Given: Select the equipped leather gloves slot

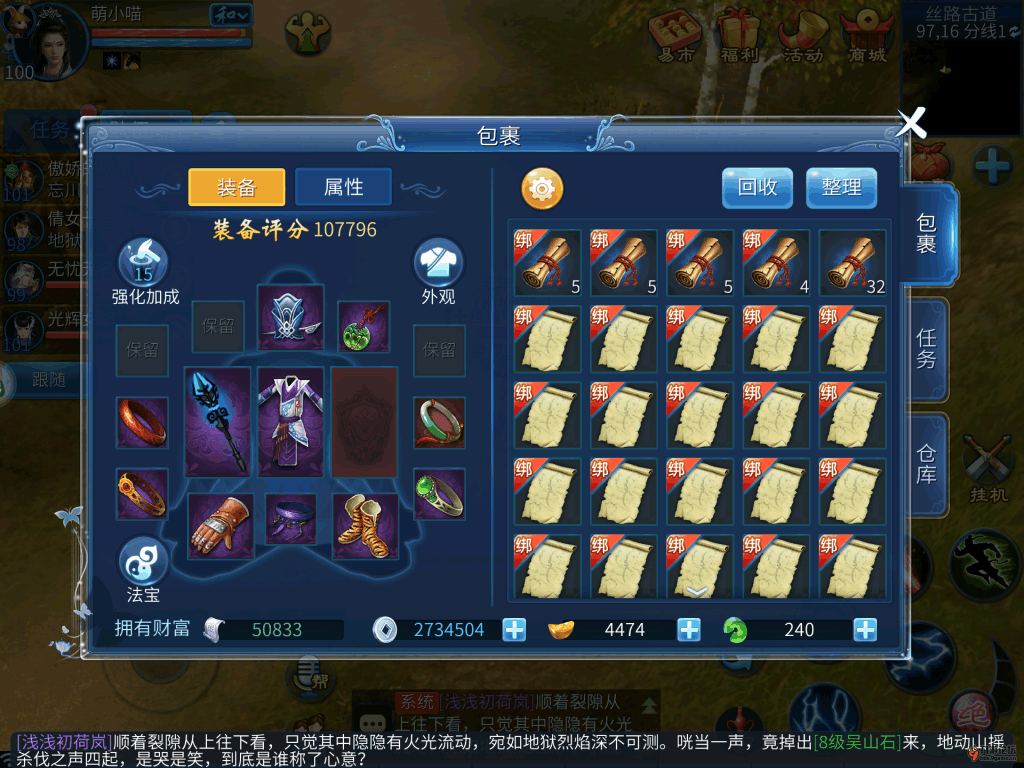Looking at the screenshot, I should click(x=220, y=526).
